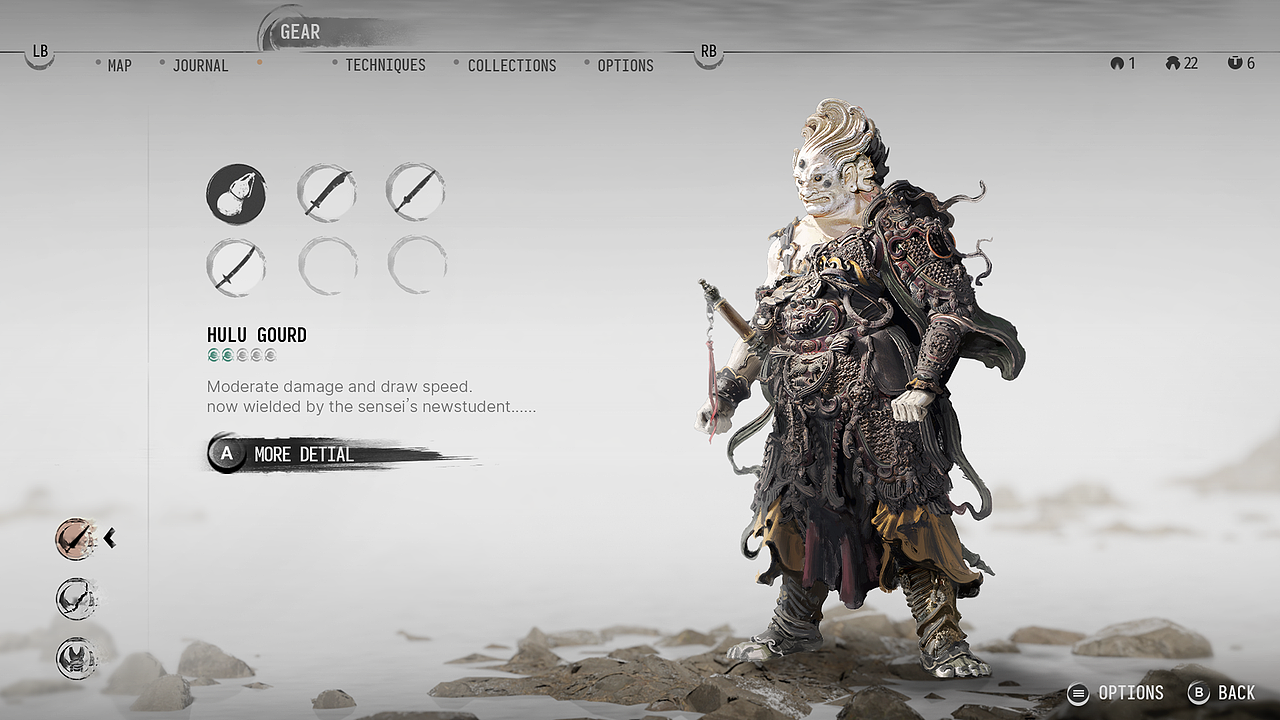The width and height of the screenshot is (1280, 720).
Task: Select the Gear tab
Action: tap(299, 32)
